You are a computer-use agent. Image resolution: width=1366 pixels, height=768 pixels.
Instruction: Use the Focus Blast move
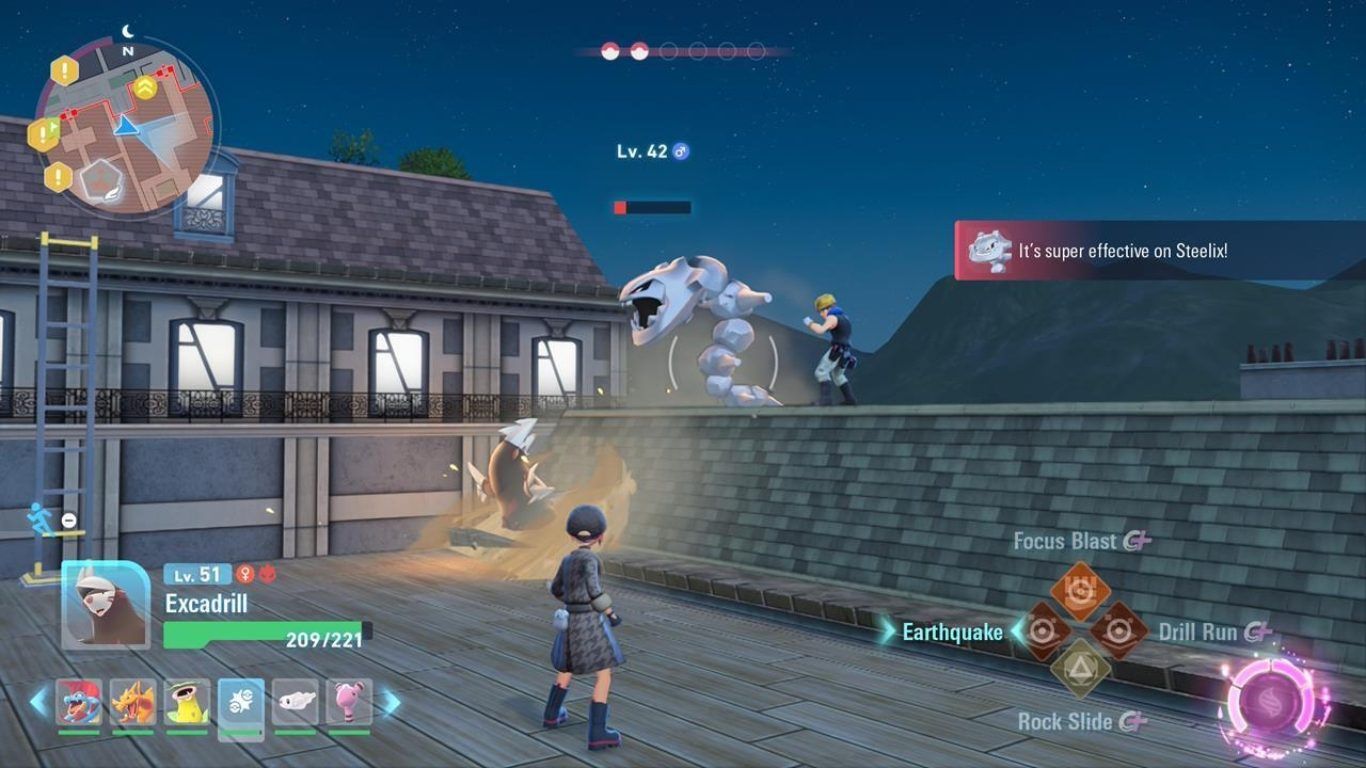1080,590
